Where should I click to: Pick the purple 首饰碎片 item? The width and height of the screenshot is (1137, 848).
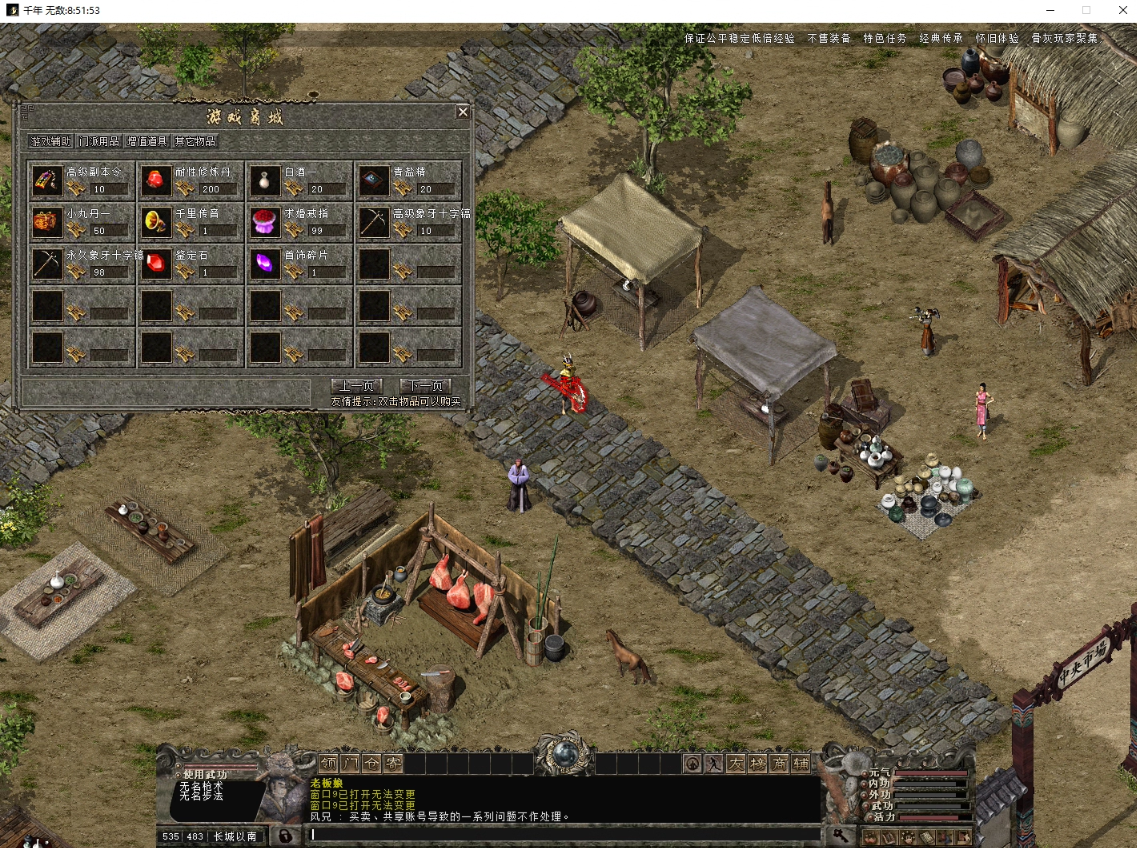(265, 264)
